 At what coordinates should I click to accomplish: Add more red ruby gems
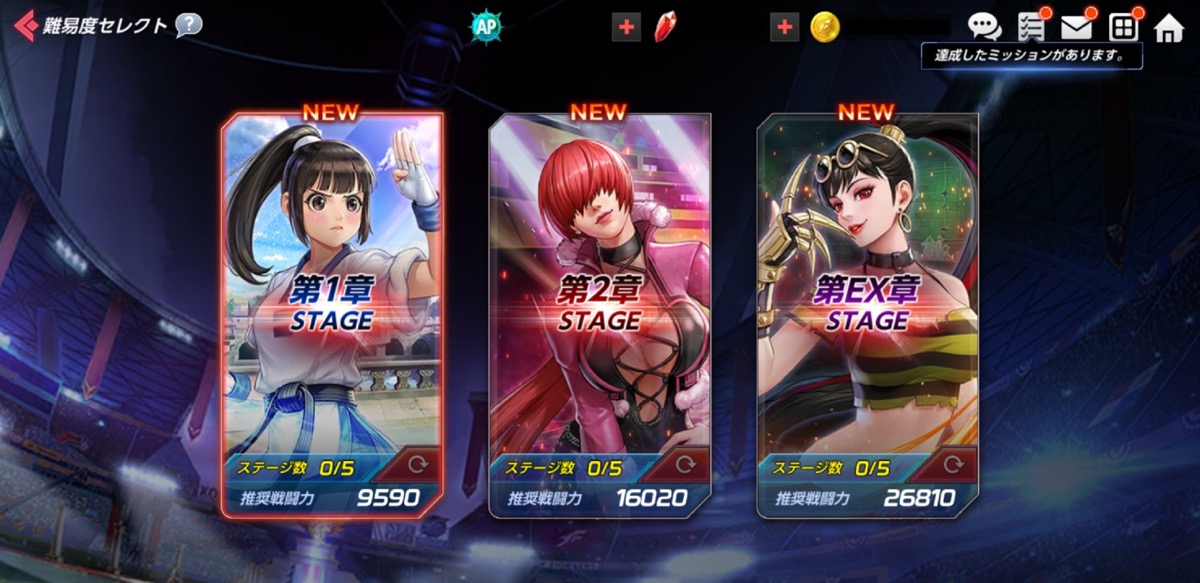tap(627, 28)
